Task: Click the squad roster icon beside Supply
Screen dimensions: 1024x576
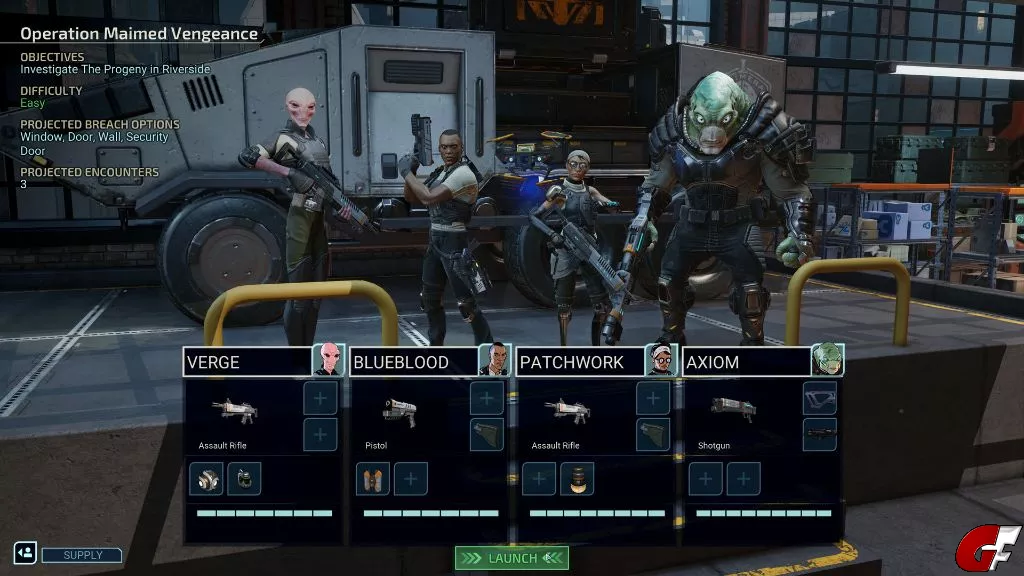Action: (x=25, y=553)
